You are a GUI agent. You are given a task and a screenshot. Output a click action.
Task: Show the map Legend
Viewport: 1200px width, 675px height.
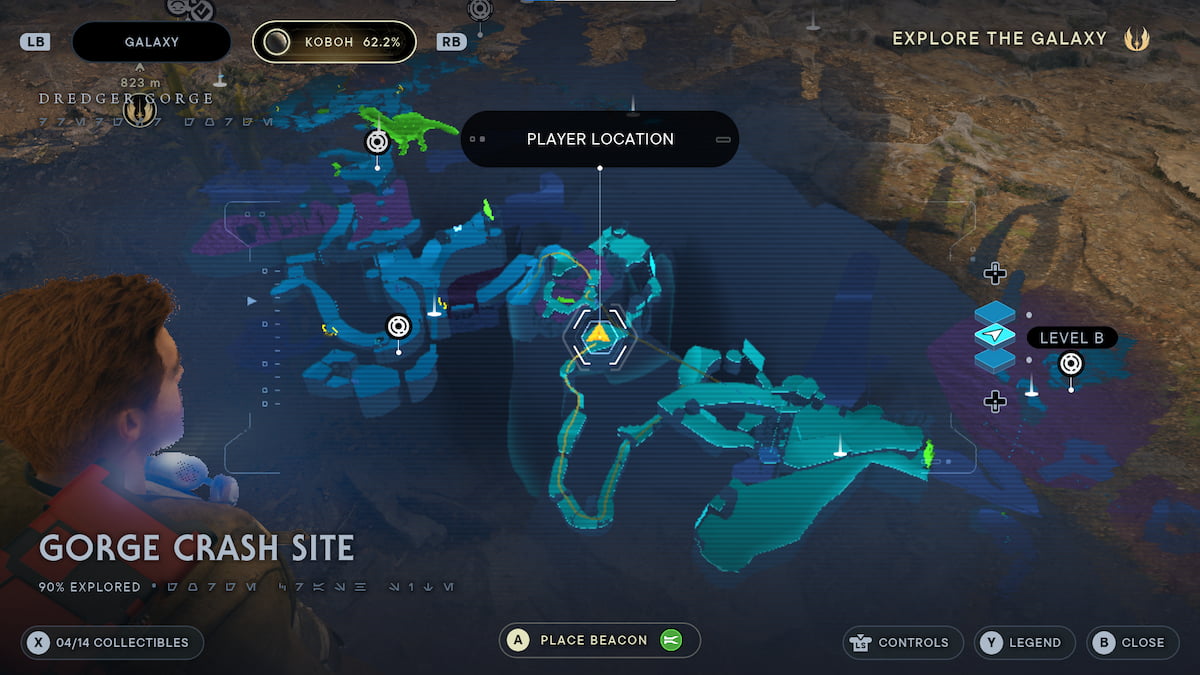[x=1025, y=642]
